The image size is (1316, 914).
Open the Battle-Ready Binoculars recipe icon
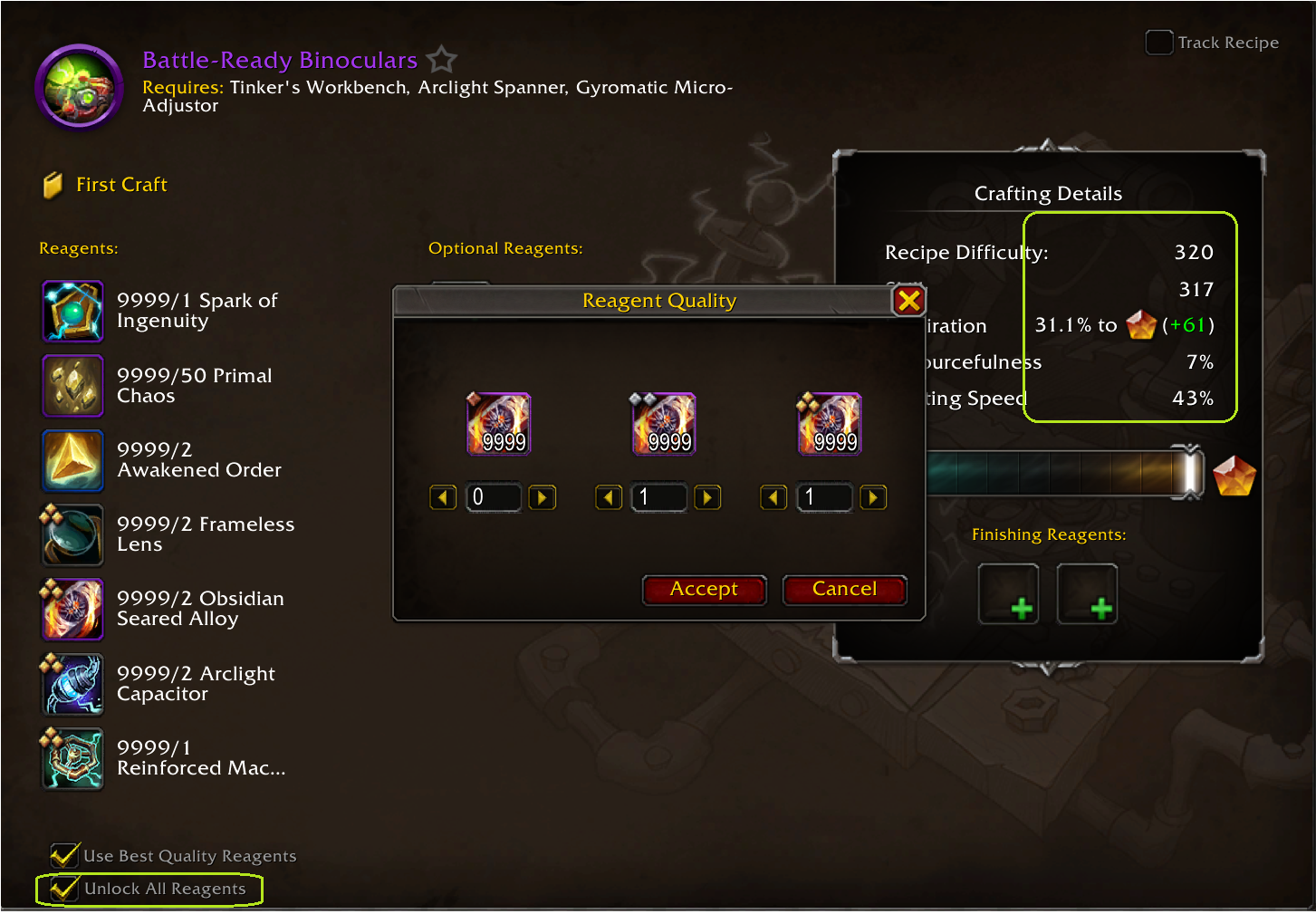pyautogui.click(x=80, y=87)
